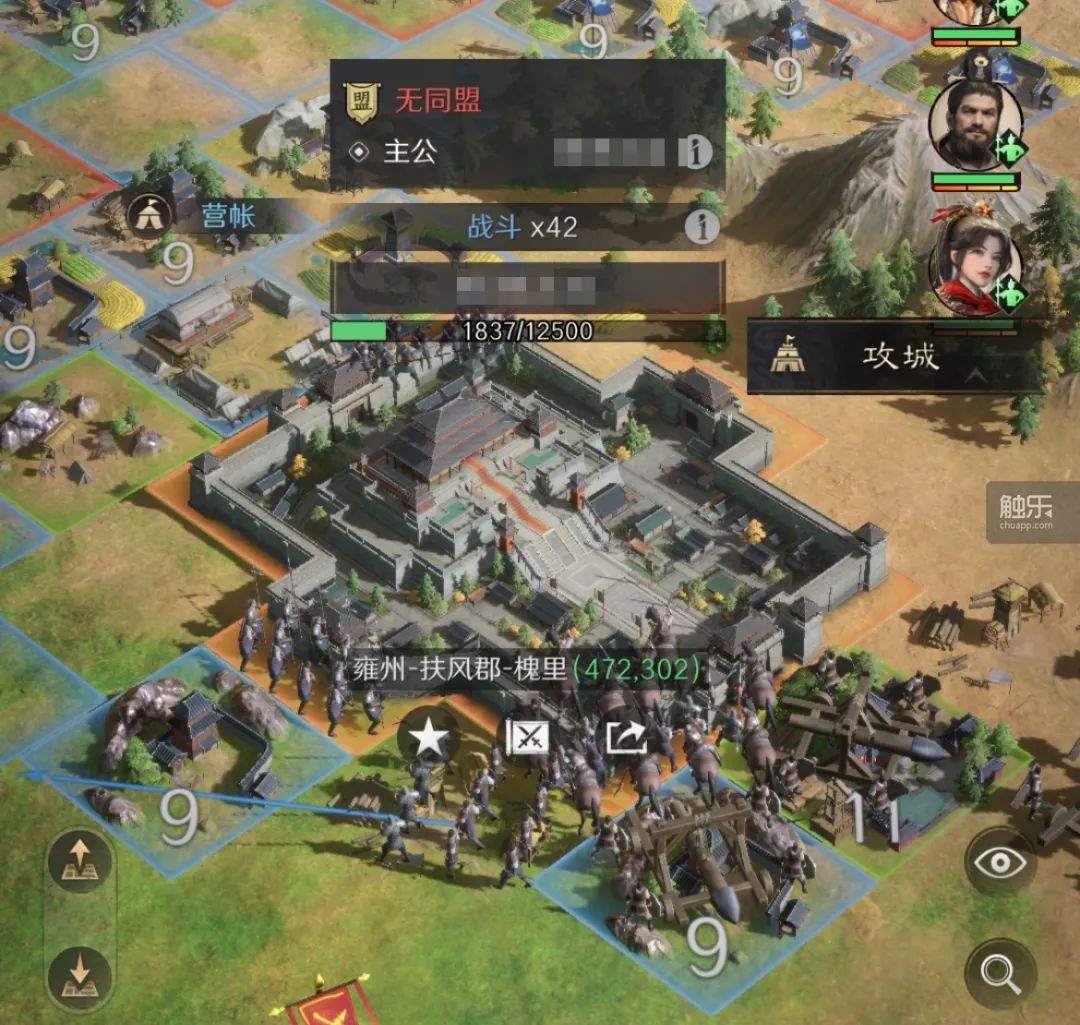1080x1025 pixels.
Task: Click the 营帐 camp marker
Action: [149, 213]
